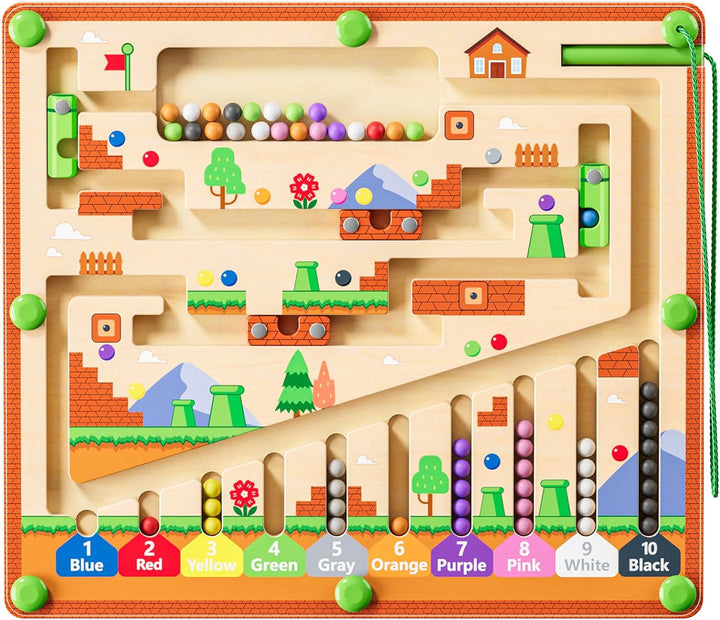The width and height of the screenshot is (720, 620).
Task: Select the 7 Purple label
Action: [461, 556]
